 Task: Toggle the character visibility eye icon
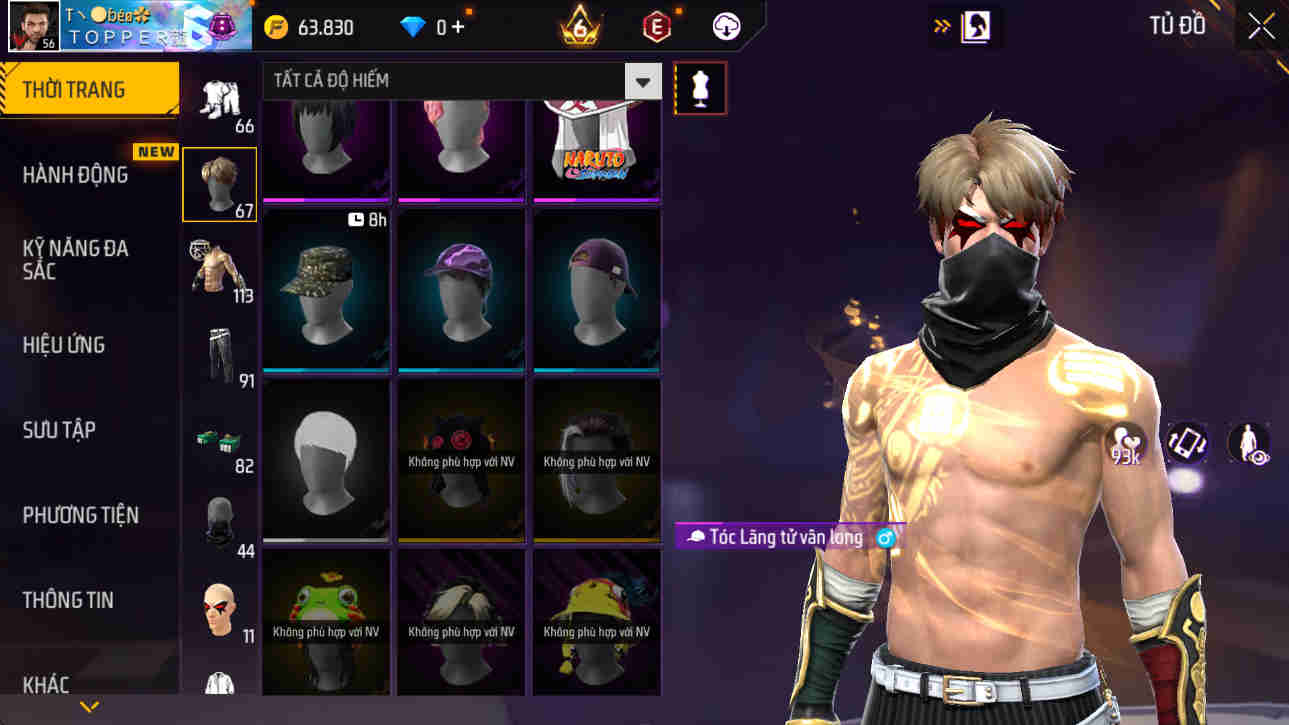(x=1248, y=443)
